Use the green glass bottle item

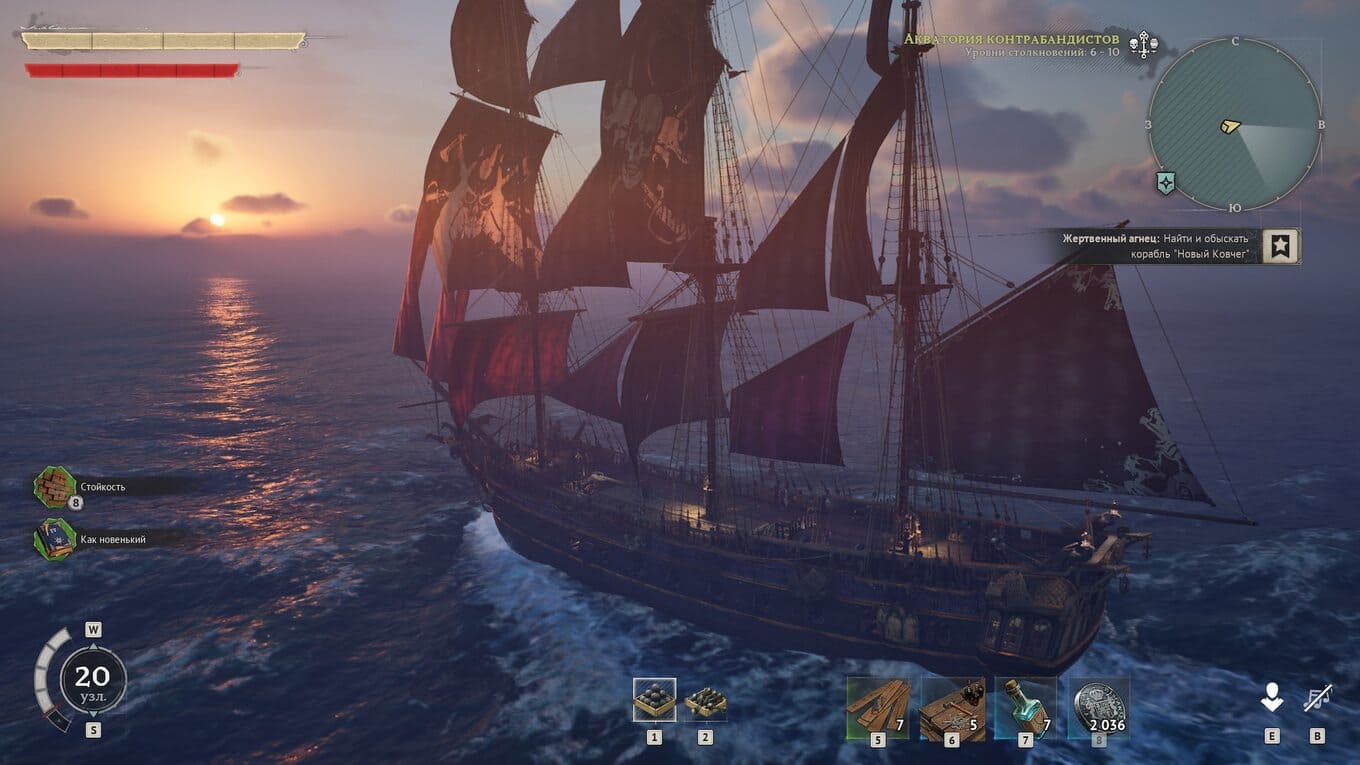coord(1025,708)
